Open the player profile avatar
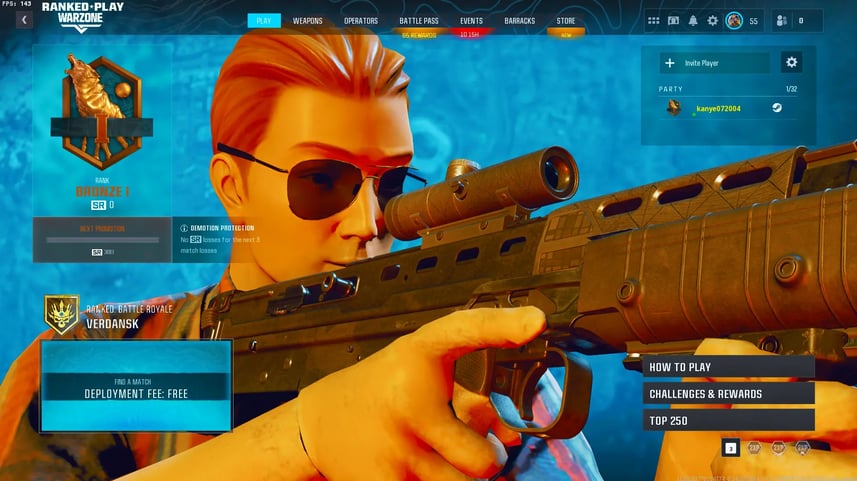 (734, 20)
